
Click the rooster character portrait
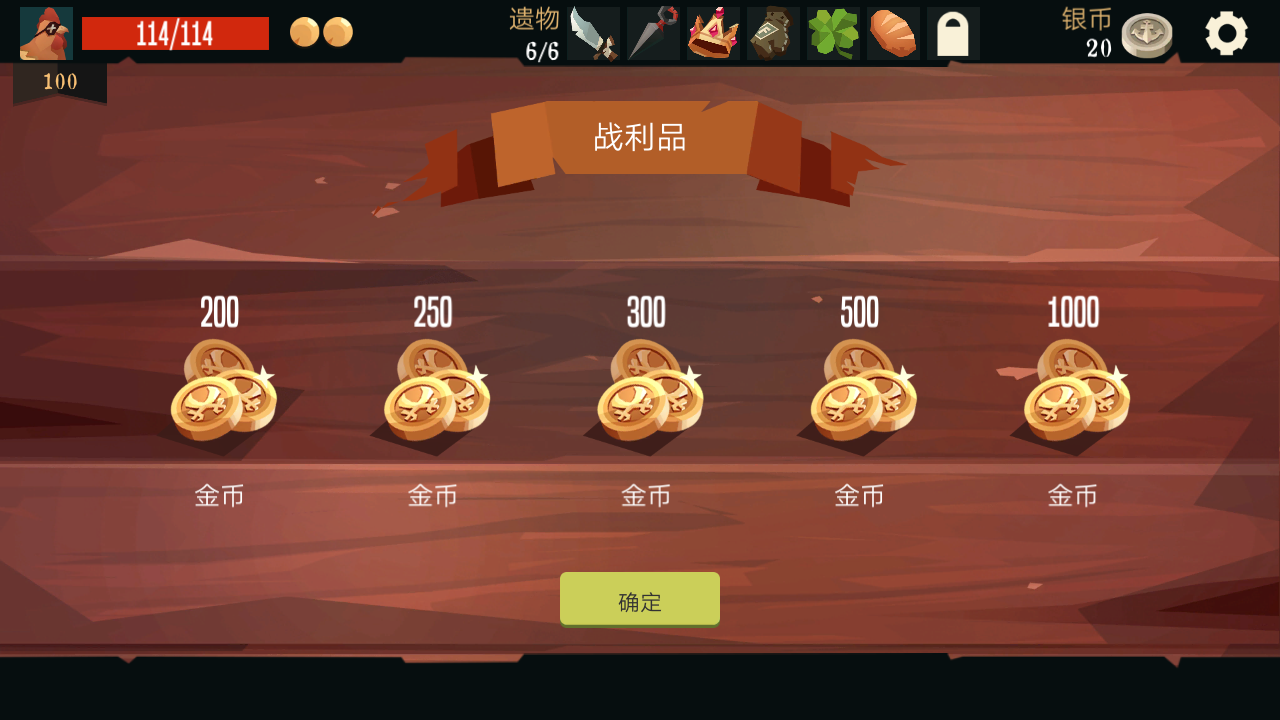(x=45, y=31)
